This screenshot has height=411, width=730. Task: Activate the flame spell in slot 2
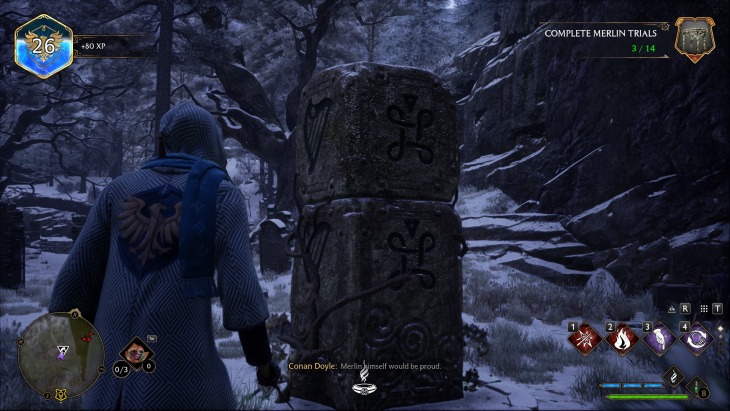point(620,341)
